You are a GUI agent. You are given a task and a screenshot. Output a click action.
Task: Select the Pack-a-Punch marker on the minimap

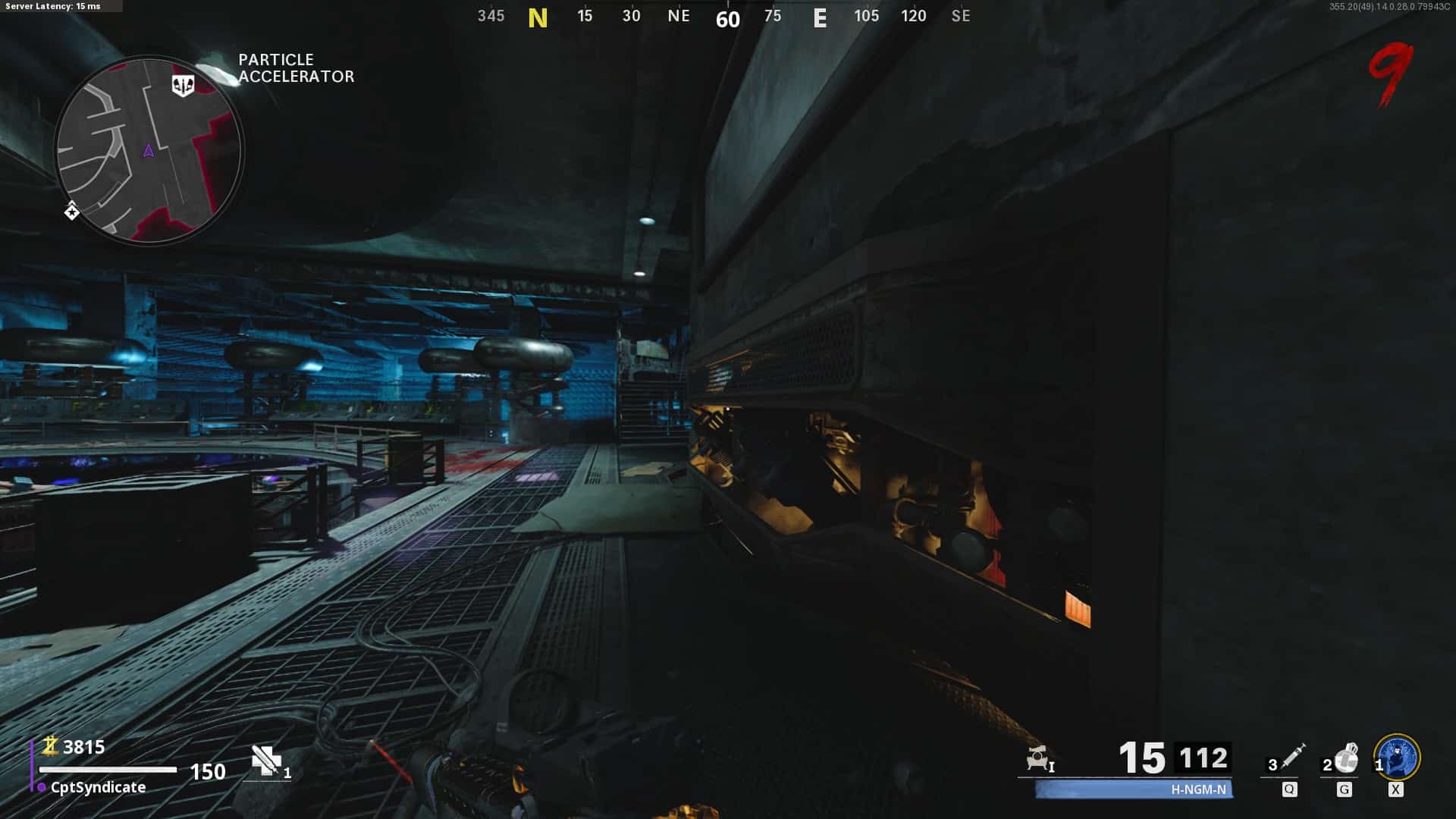(x=183, y=86)
